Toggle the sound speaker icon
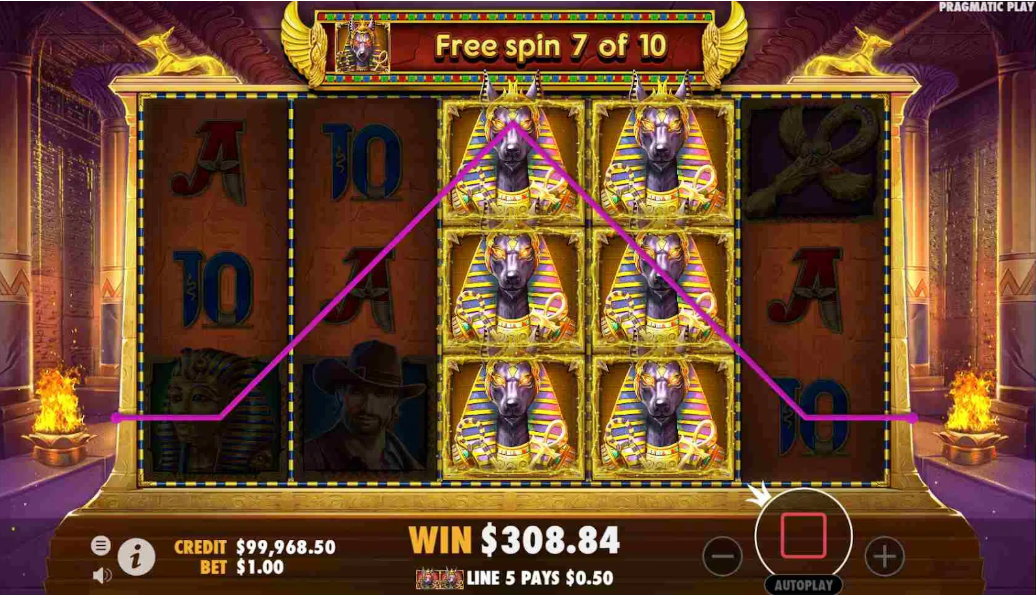Viewport: 1036px width, 595px height. tap(101, 575)
